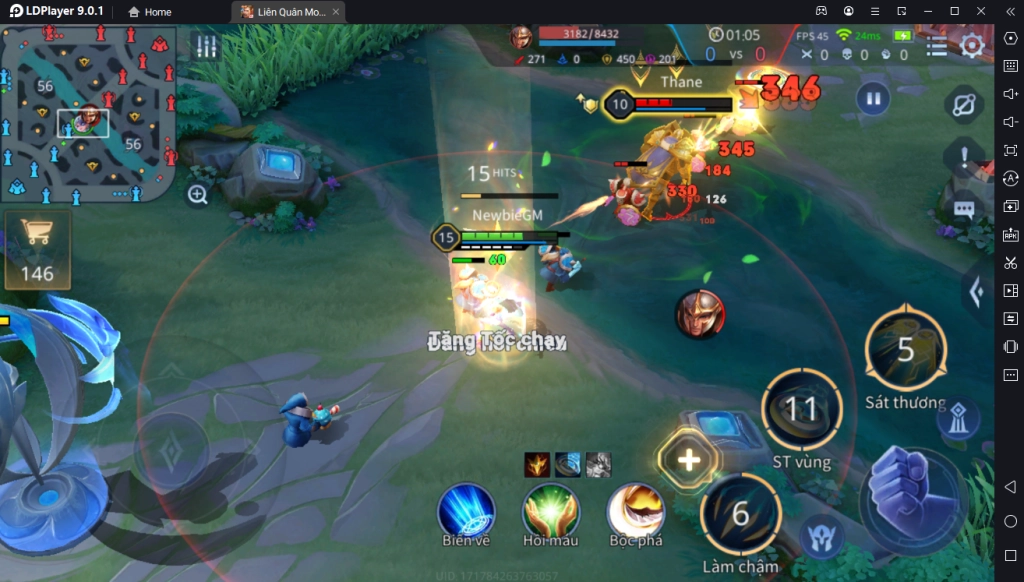Pause the match
Image resolution: width=1024 pixels, height=582 pixels.
[x=873, y=99]
